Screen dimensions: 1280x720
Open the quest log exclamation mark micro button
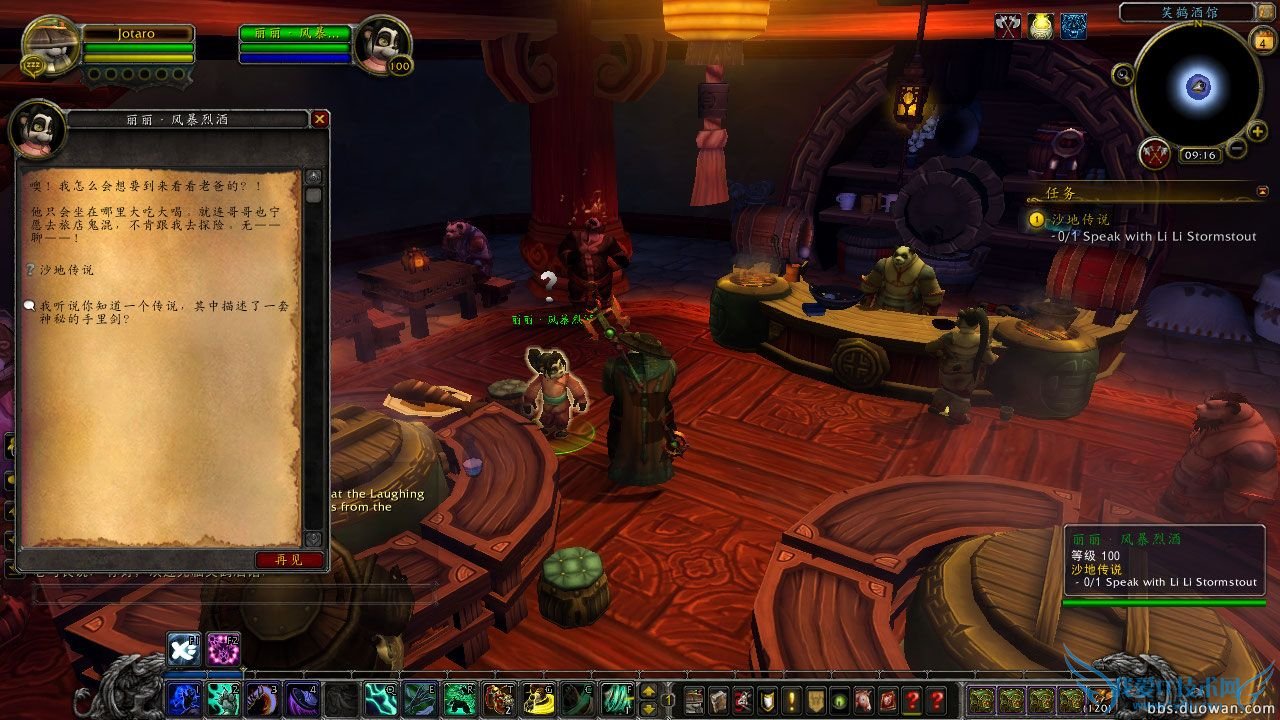click(x=790, y=699)
